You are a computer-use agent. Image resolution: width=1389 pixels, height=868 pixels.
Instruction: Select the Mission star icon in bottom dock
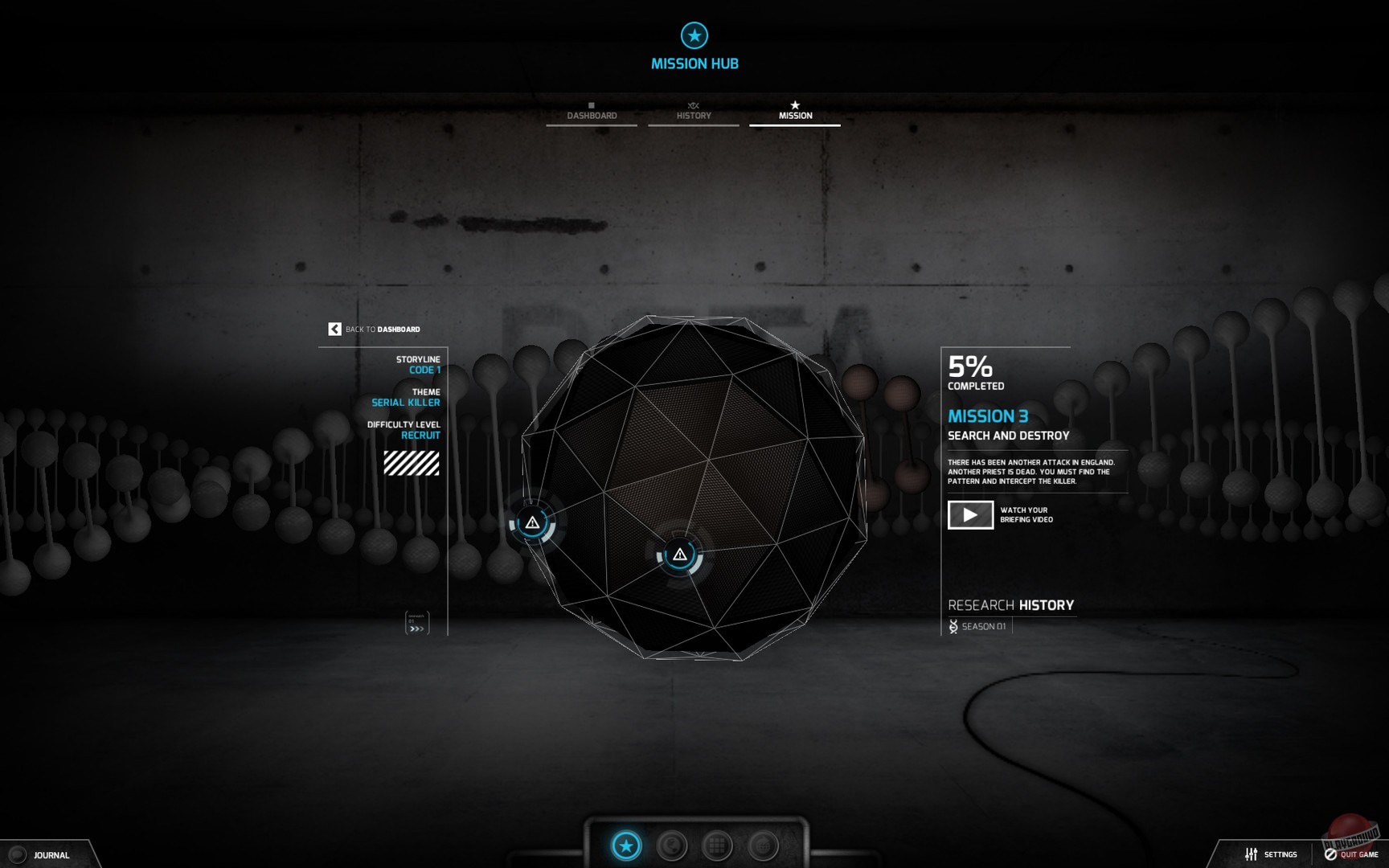626,845
